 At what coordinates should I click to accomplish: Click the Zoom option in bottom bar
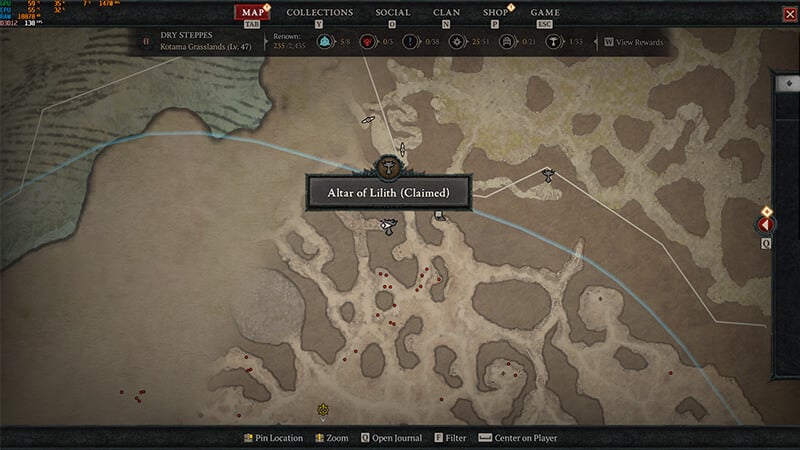[331, 438]
